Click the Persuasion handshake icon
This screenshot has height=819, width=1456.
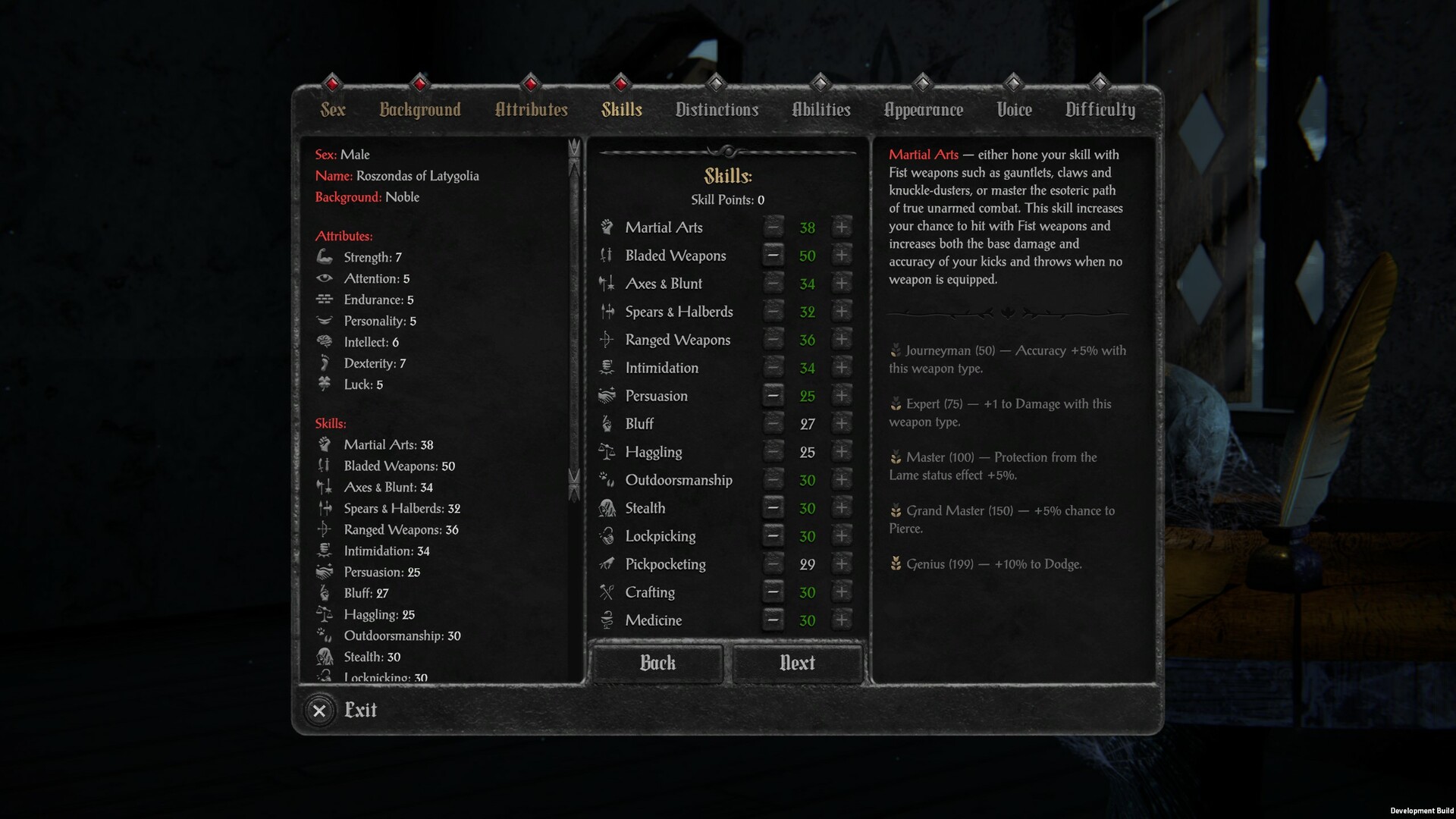pyautogui.click(x=607, y=395)
